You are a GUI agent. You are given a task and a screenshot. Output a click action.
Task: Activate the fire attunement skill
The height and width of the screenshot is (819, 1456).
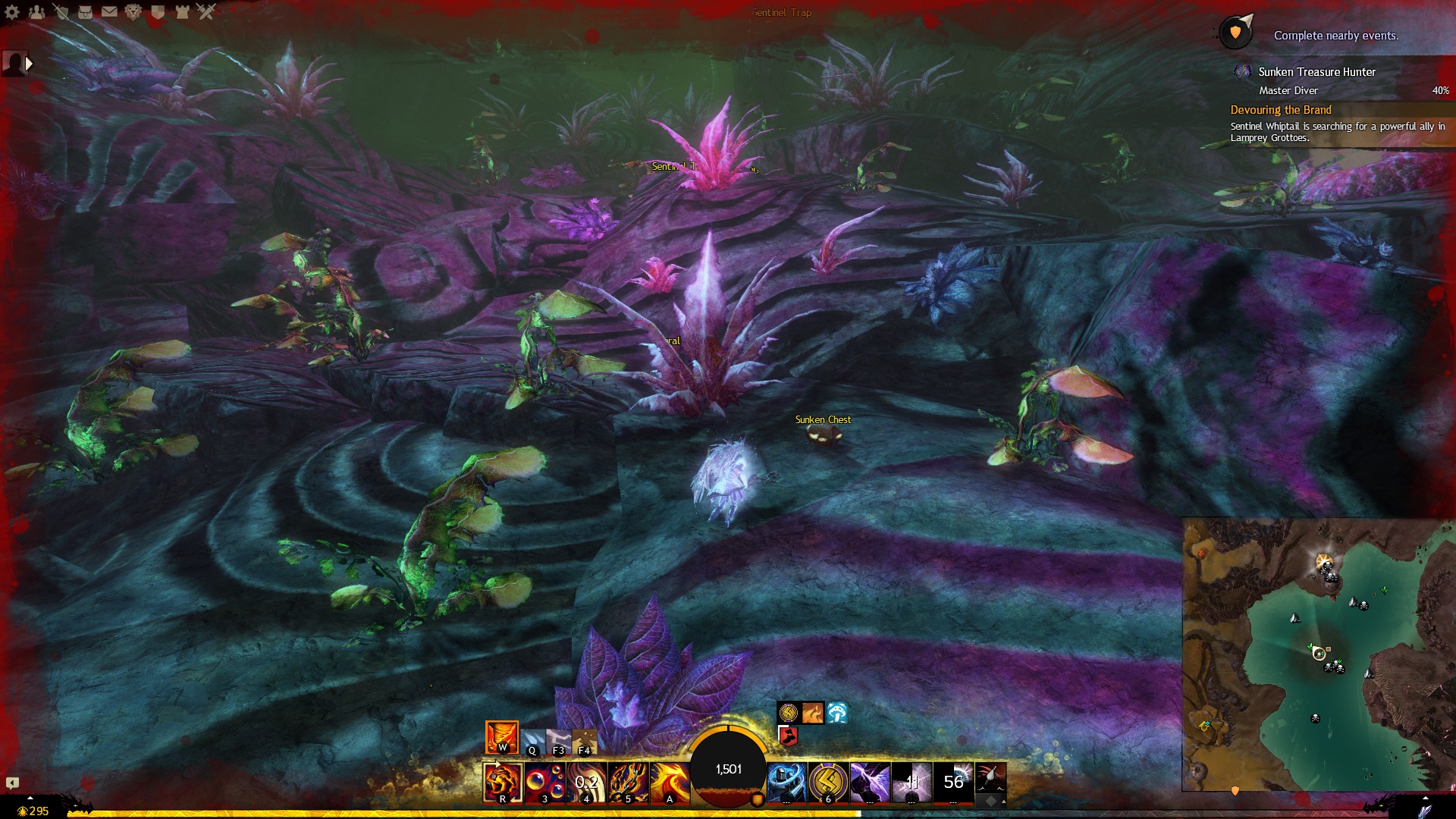(x=502, y=737)
